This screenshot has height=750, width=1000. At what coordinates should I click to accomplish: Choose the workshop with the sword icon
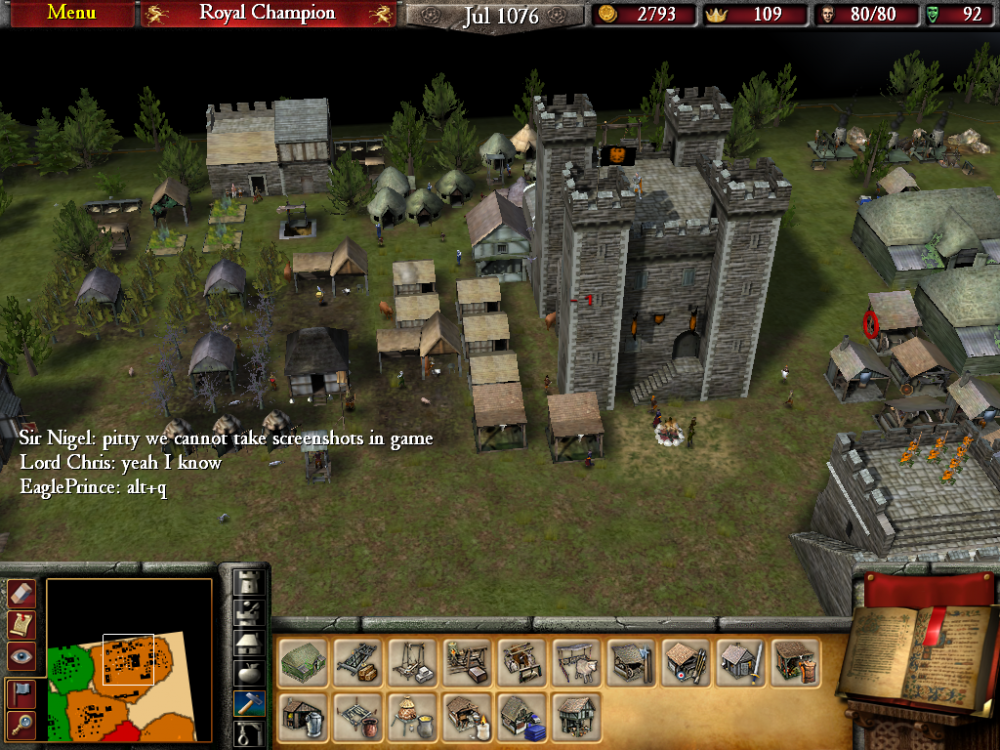pyautogui.click(x=740, y=662)
